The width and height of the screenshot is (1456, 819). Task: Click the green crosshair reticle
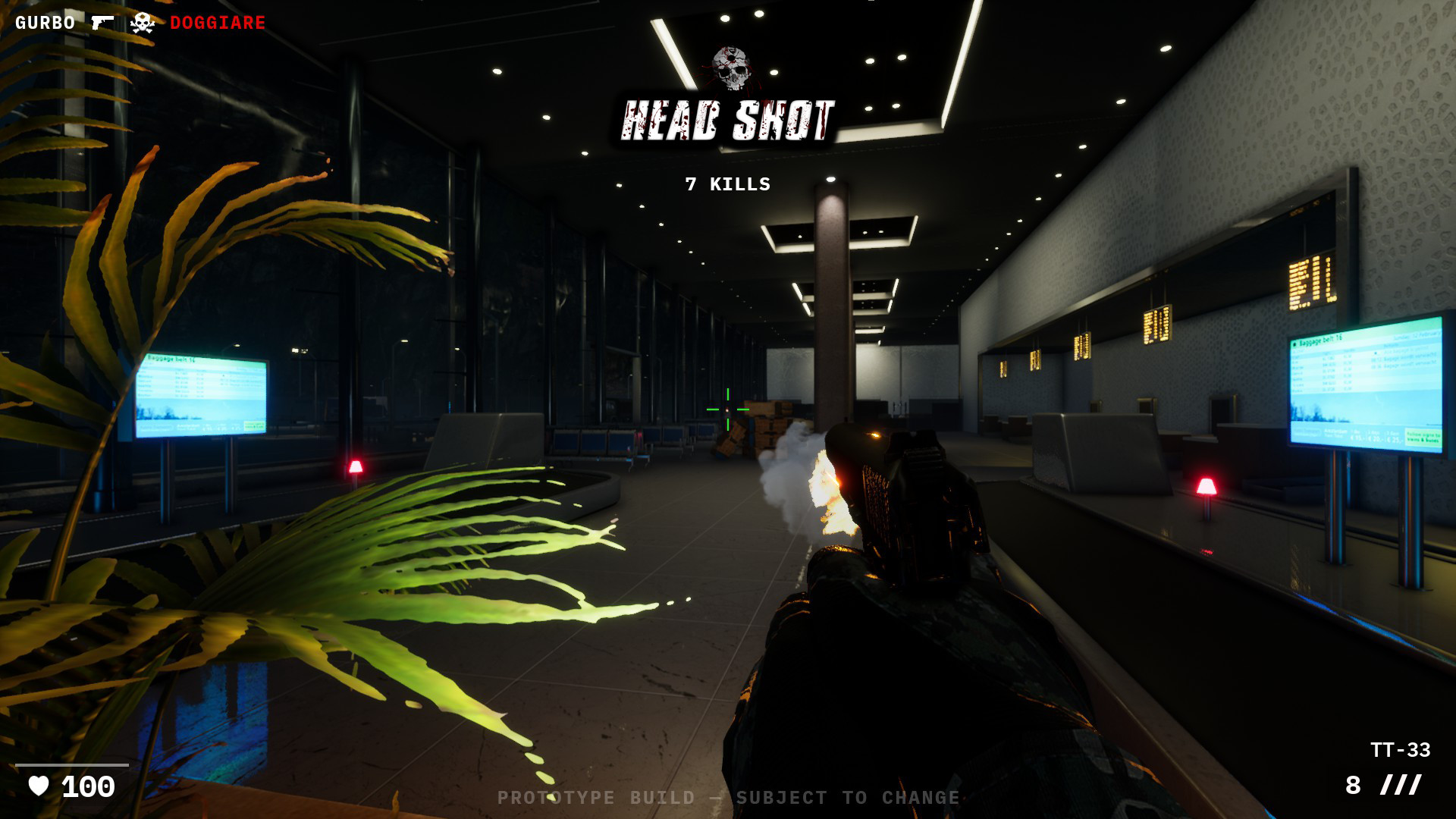(726, 408)
